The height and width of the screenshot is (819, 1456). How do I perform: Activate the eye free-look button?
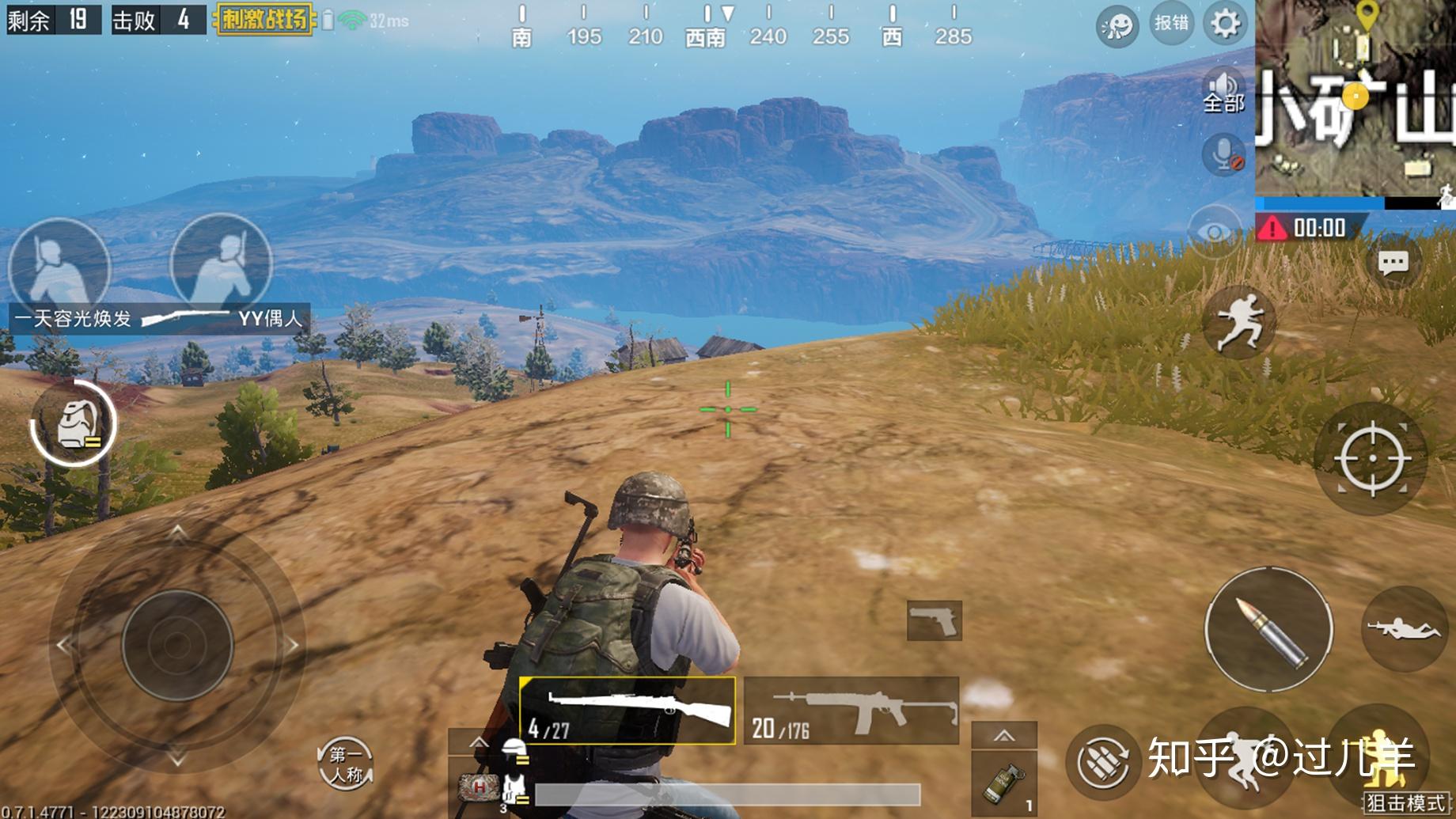tap(1215, 231)
